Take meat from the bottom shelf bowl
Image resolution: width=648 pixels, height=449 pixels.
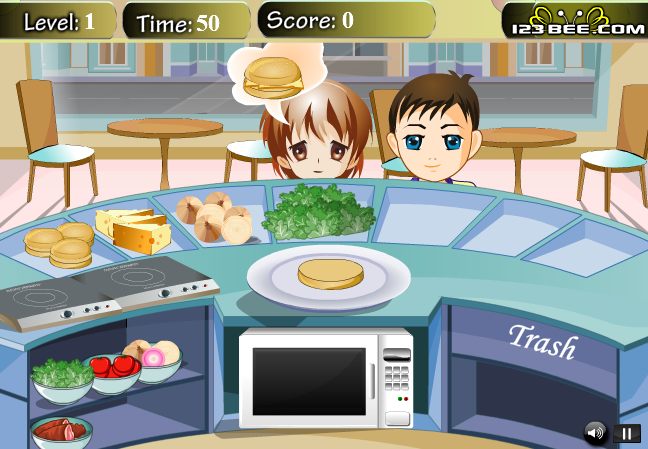point(62,433)
